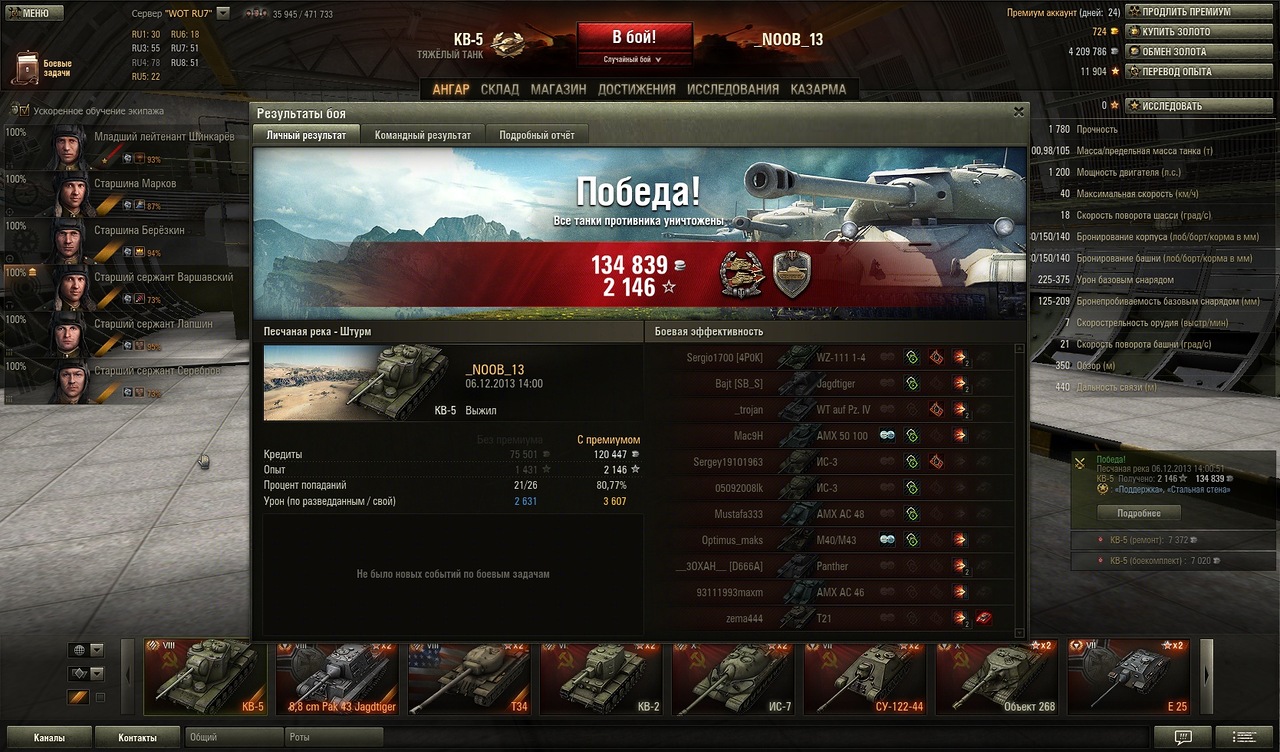Image resolution: width=1280 pixels, height=752 pixels.
Task: Close the battle results window
Action: pos(1019,112)
